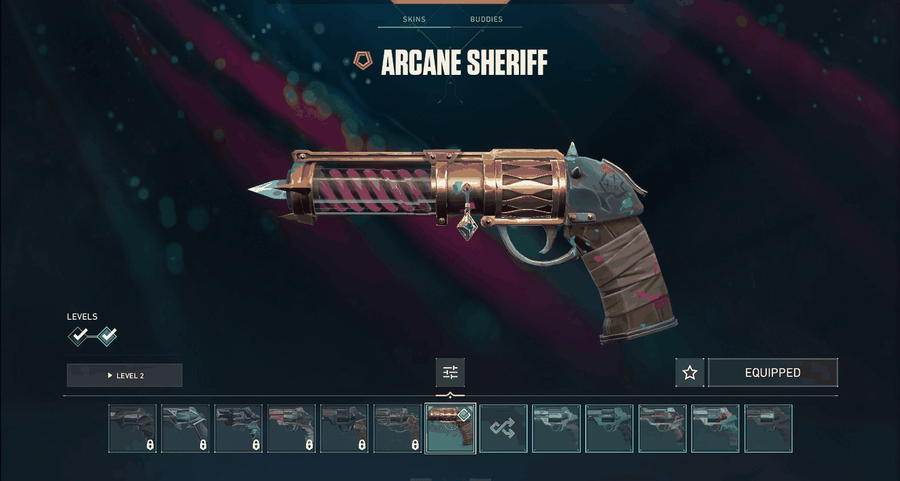Switch to the Skins tab
Screen dimensions: 900x481
413,19
